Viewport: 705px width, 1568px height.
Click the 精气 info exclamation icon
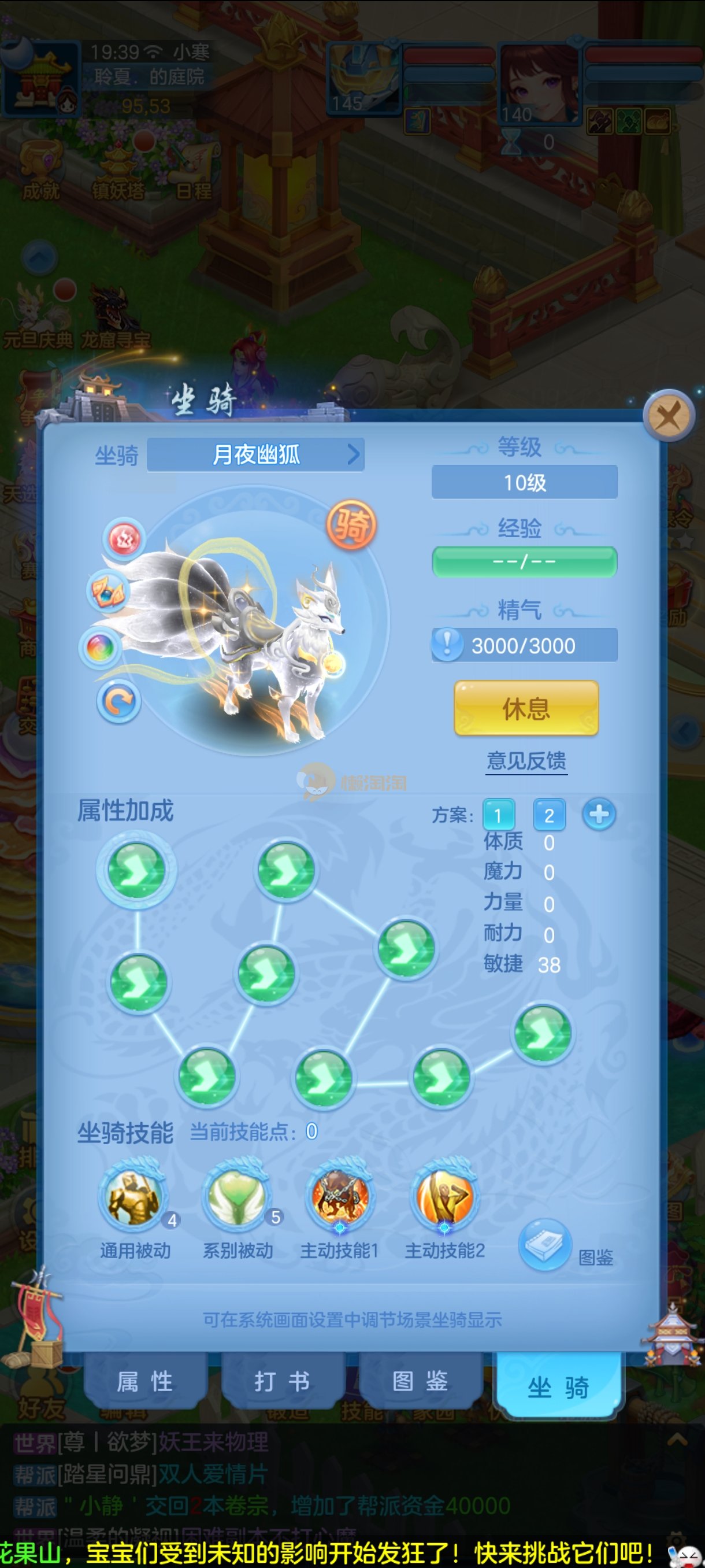[448, 645]
